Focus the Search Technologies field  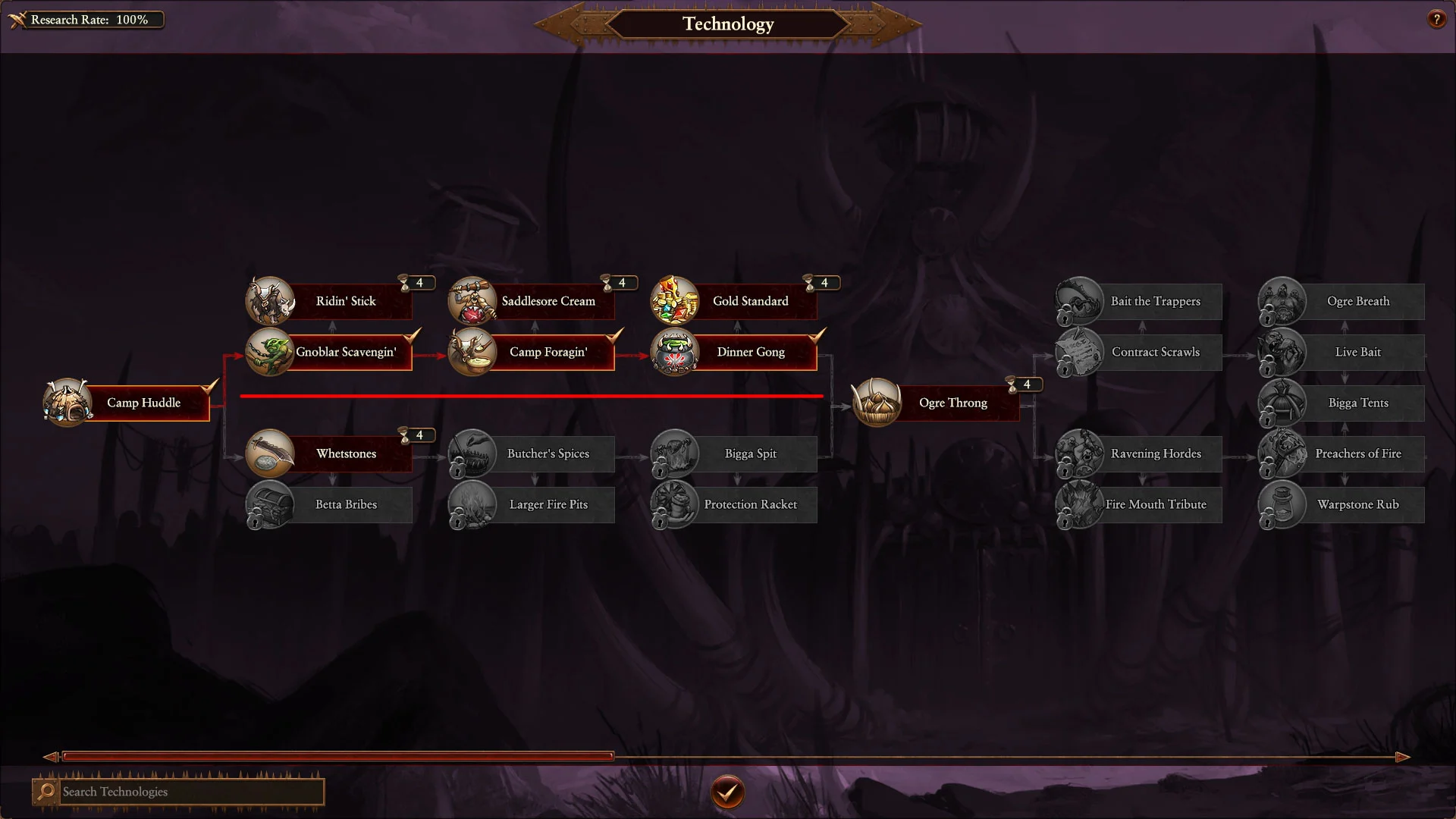click(190, 792)
